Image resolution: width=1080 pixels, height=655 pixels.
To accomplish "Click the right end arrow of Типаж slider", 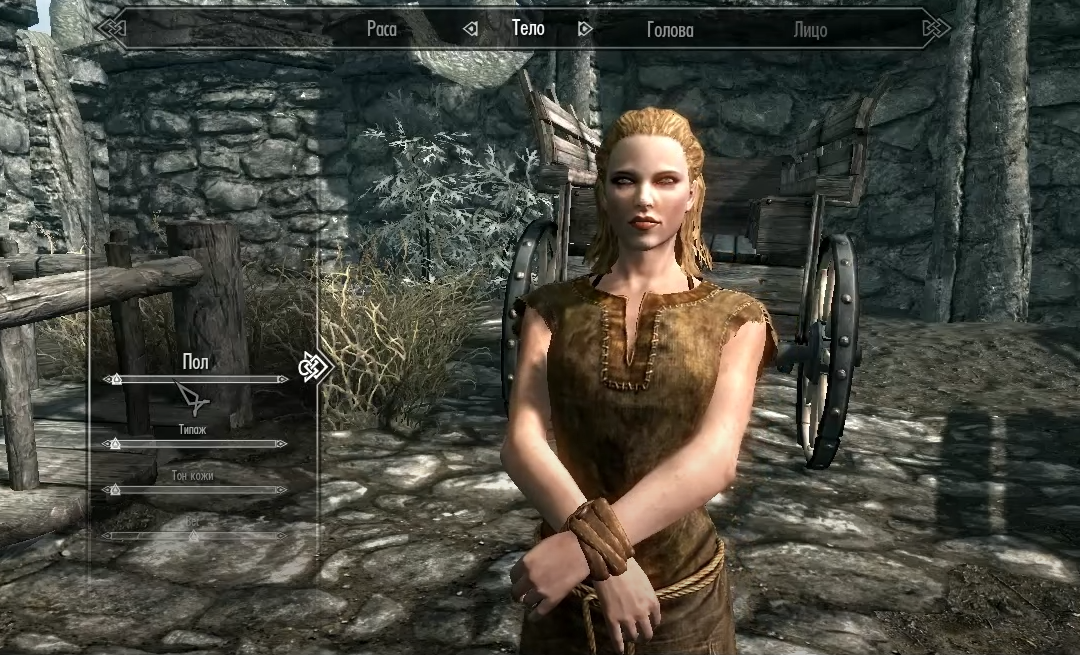I will tap(283, 443).
